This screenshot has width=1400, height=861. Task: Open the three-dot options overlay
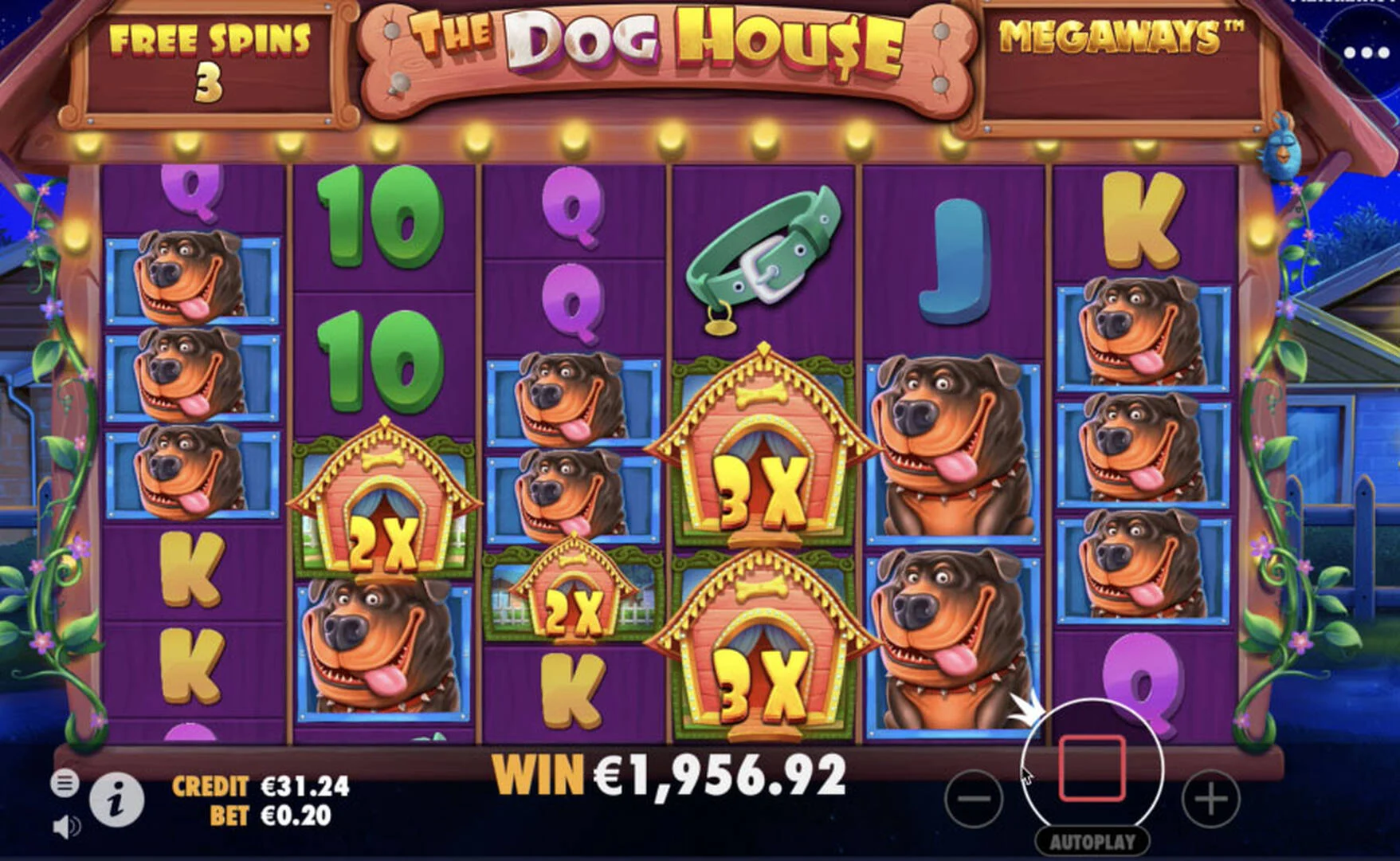[x=1366, y=53]
